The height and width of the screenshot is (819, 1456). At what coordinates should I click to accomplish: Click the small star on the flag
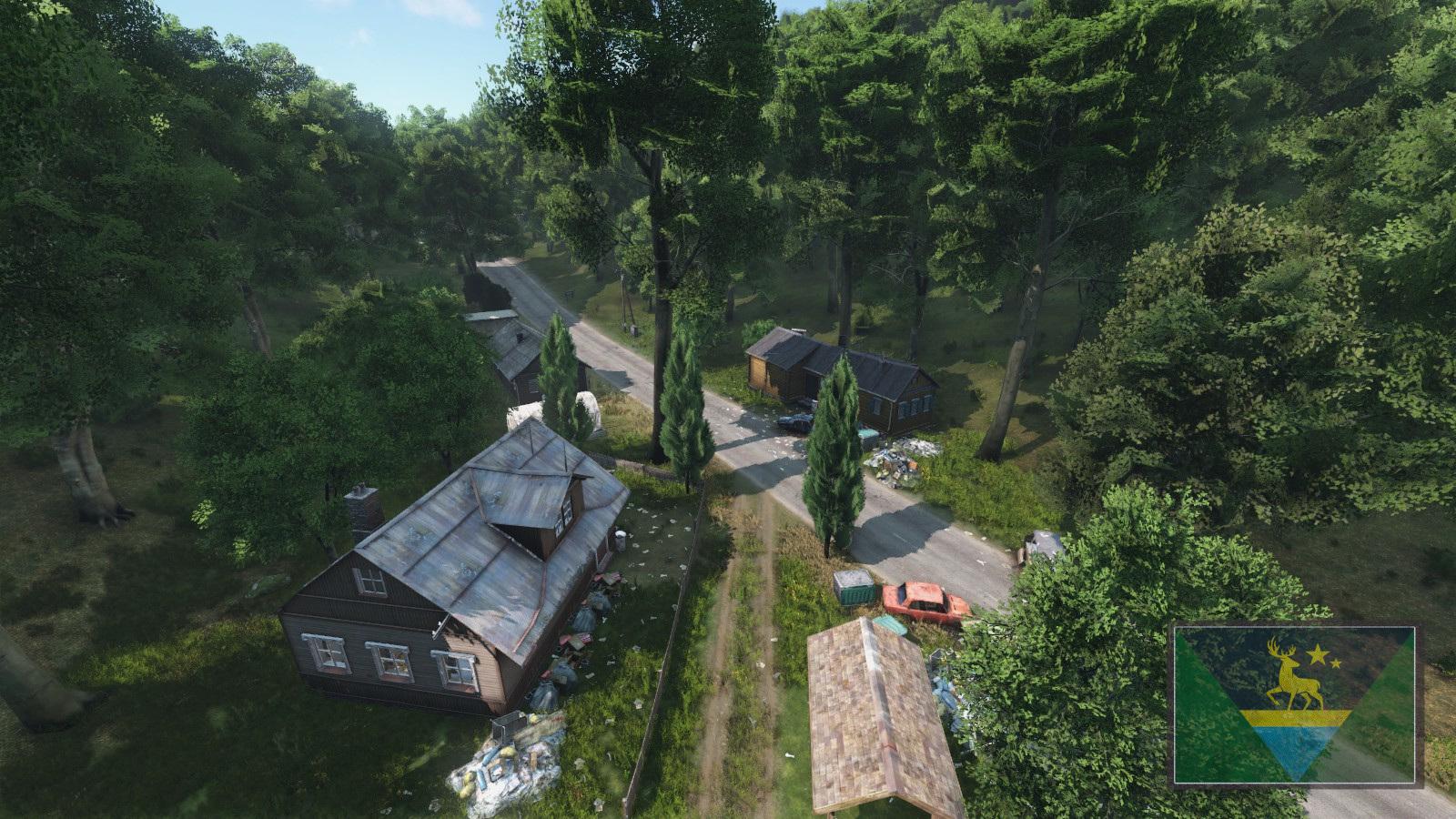click(x=1336, y=664)
